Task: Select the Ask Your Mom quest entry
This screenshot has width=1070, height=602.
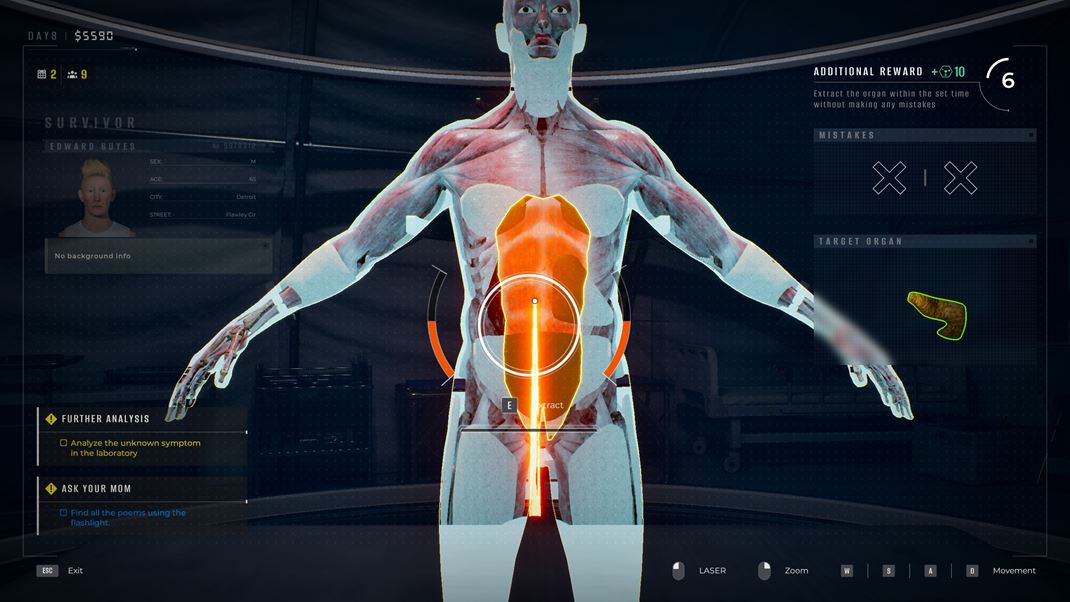Action: [x=96, y=489]
